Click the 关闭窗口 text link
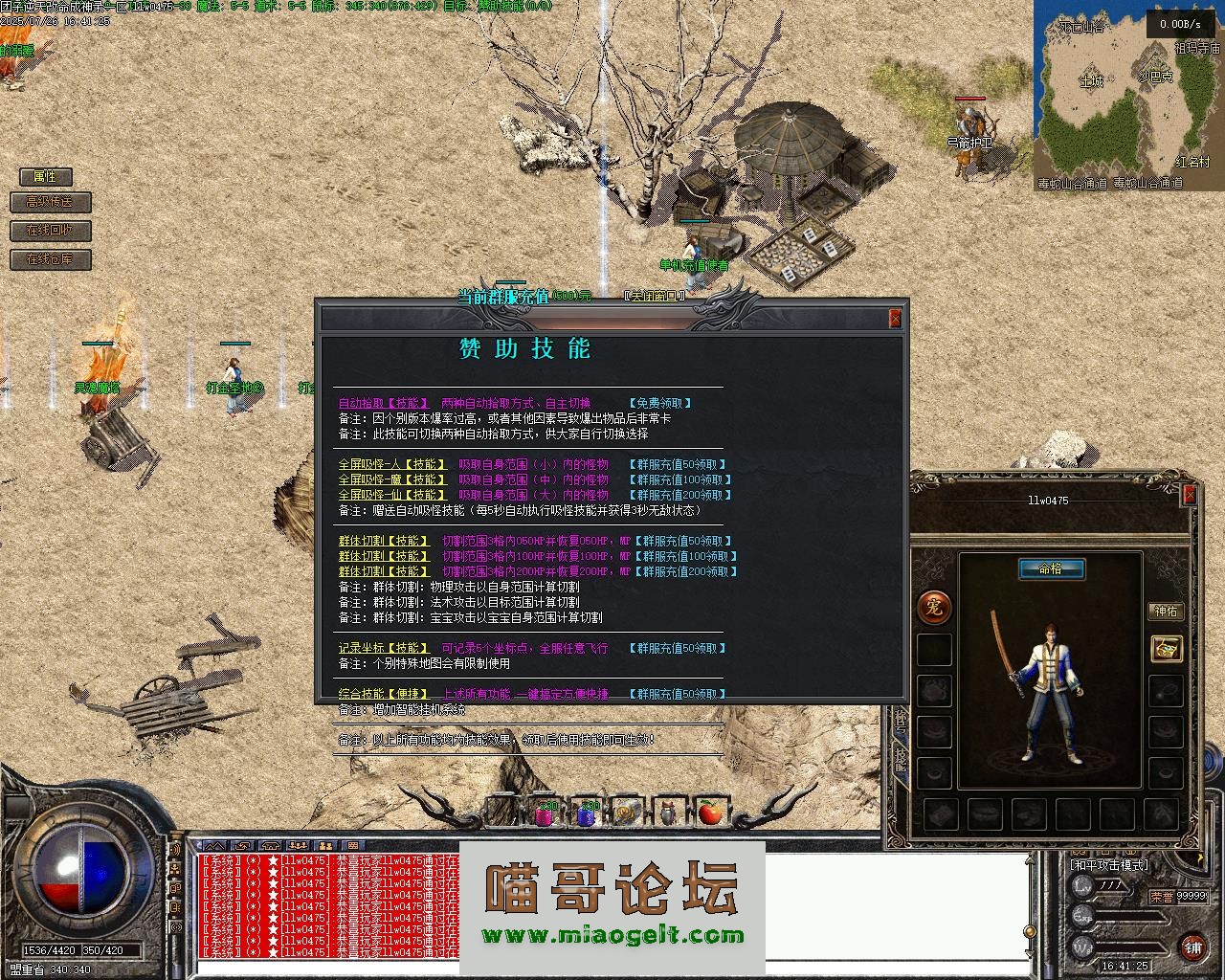Viewport: 1225px width, 980px height. pyautogui.click(x=655, y=296)
